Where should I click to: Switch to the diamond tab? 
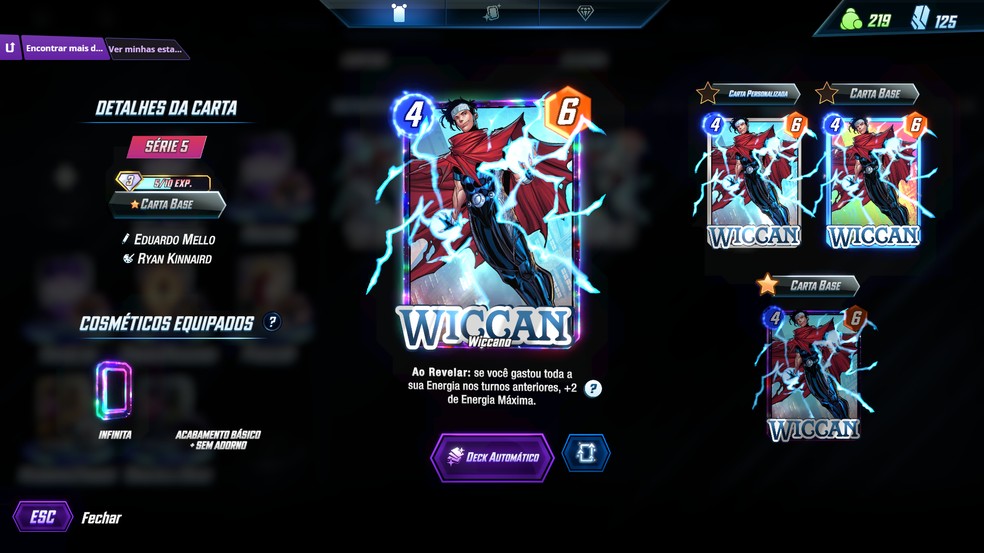pos(585,13)
